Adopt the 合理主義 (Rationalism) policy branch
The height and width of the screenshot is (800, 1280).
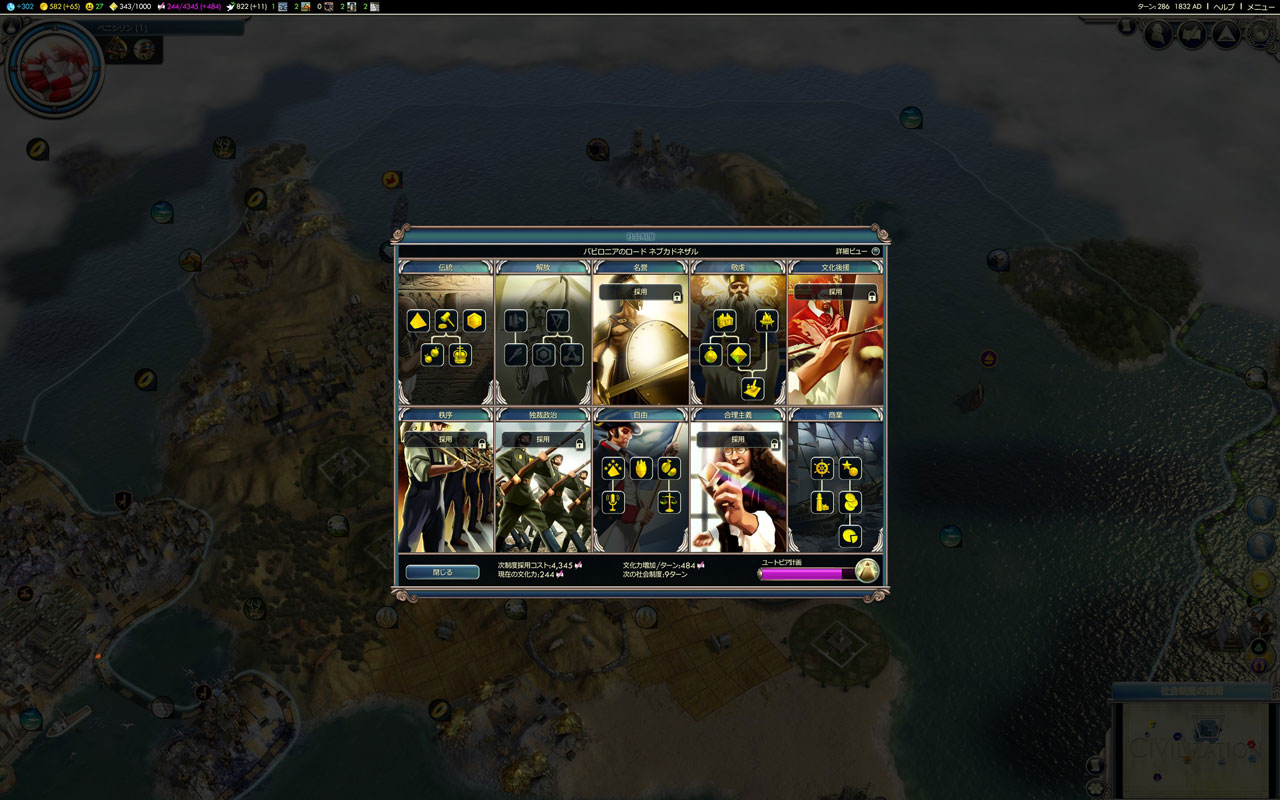point(738,439)
